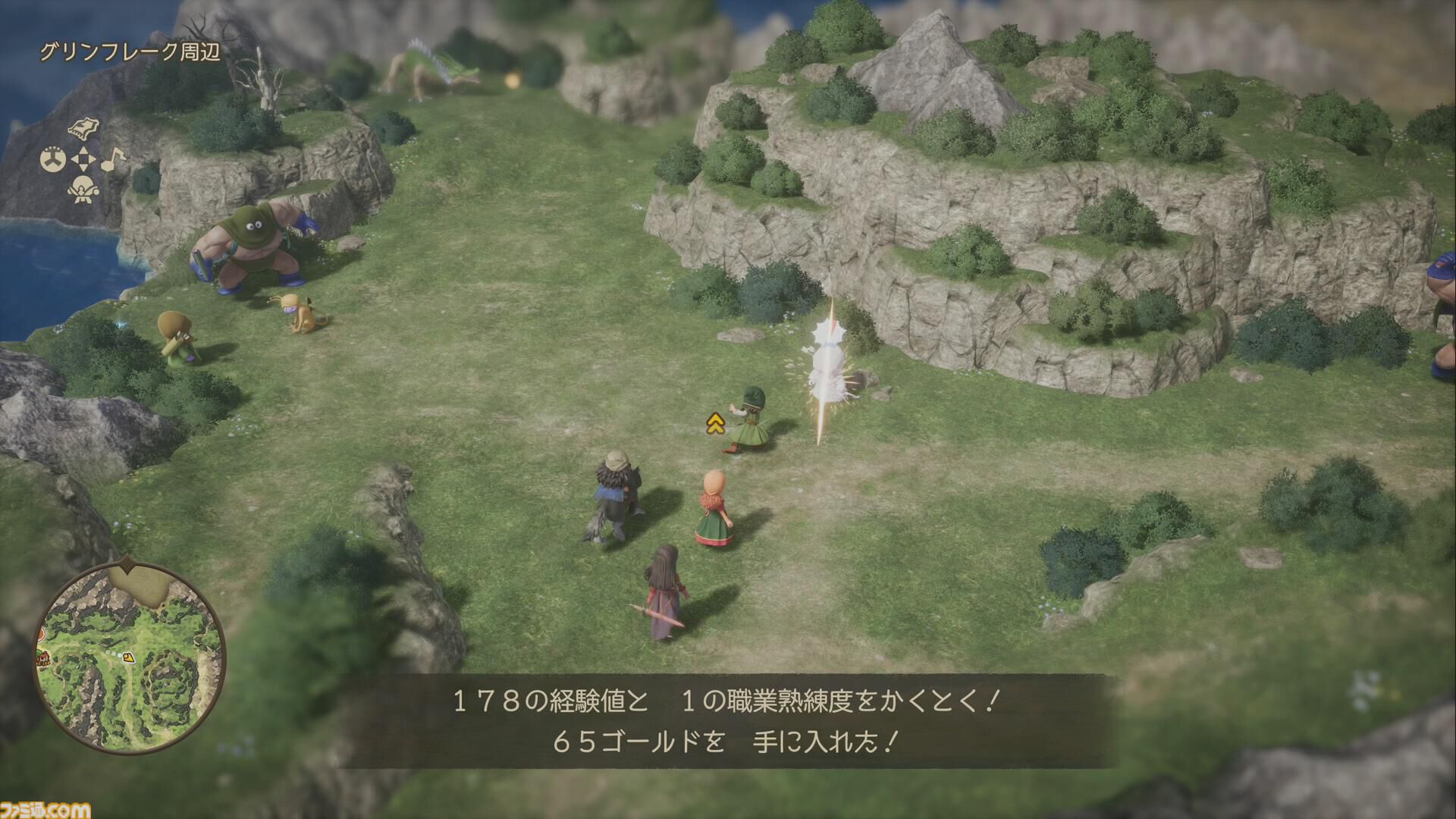Click the wagon travel icon in the HUD

point(83,129)
